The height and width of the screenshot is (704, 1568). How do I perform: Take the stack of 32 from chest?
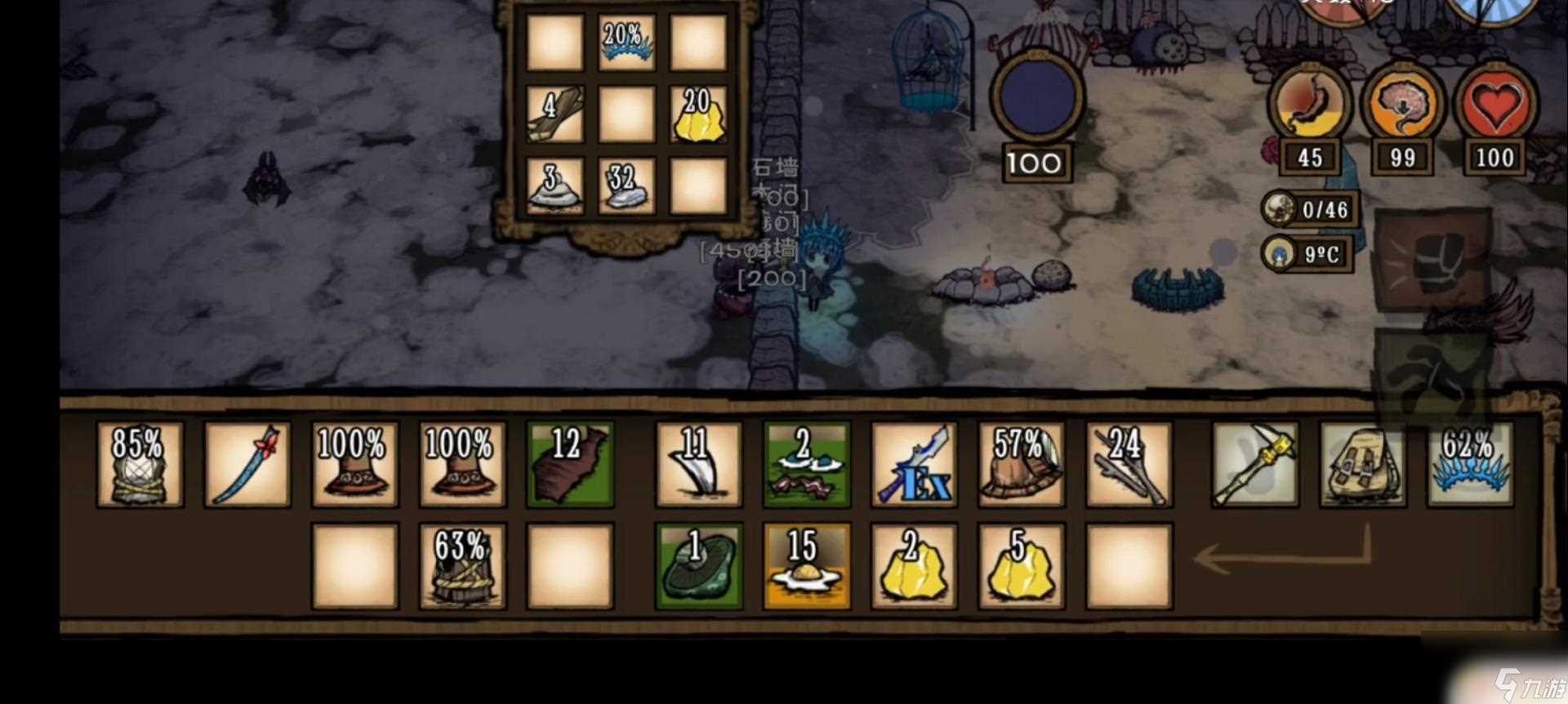[626, 186]
